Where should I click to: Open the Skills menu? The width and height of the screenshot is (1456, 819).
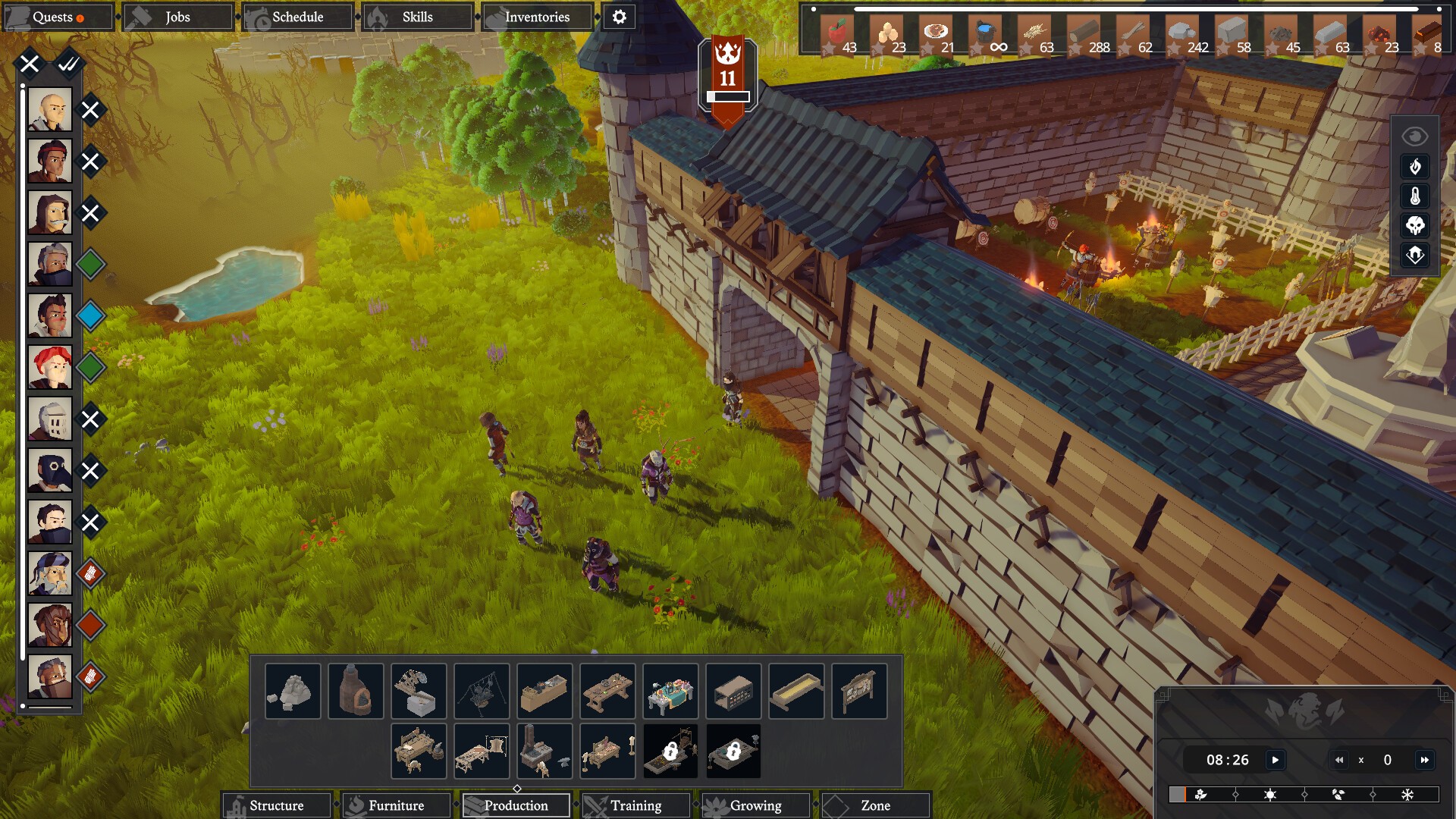(417, 17)
